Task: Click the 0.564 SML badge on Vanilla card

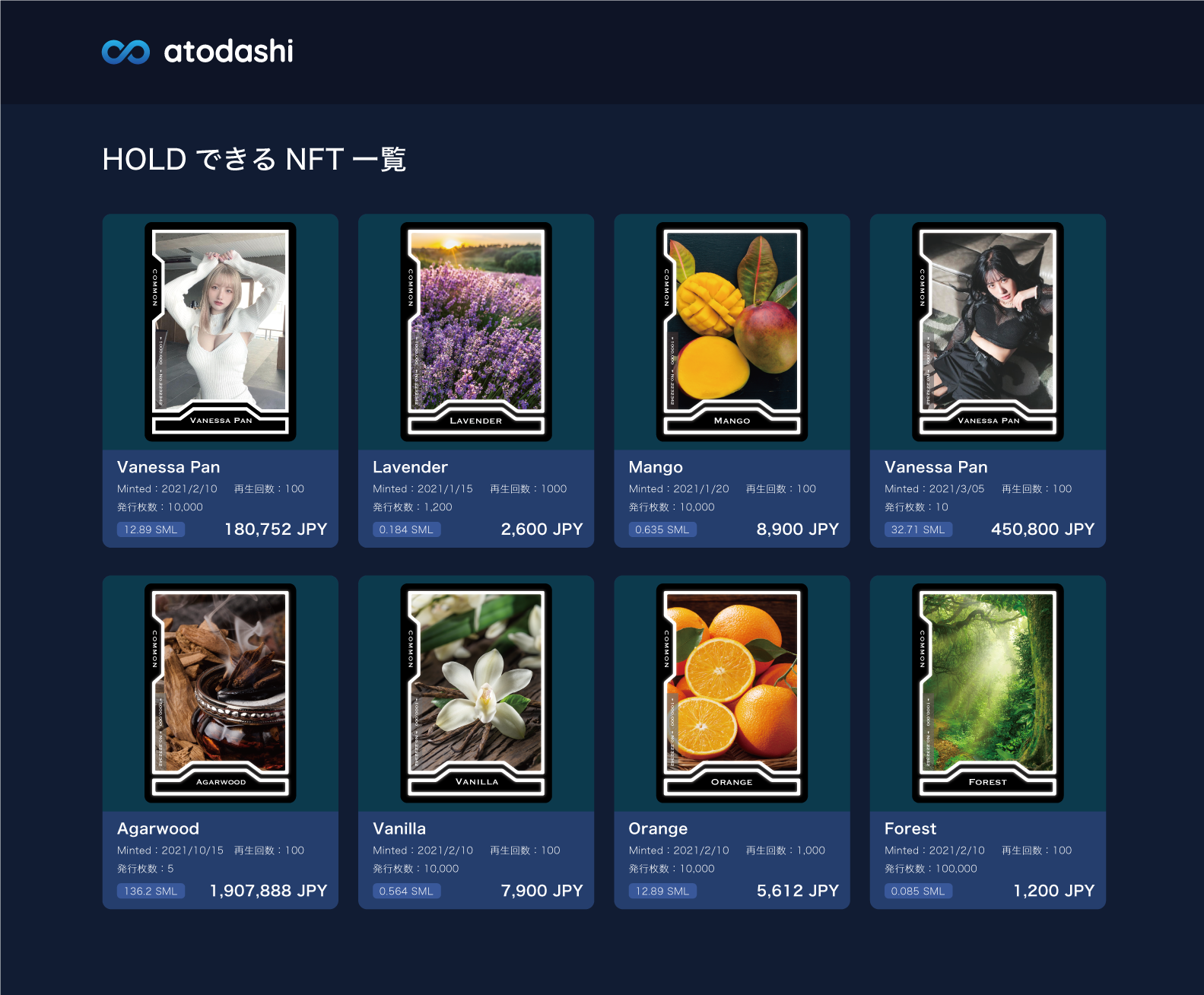Action: tap(405, 890)
